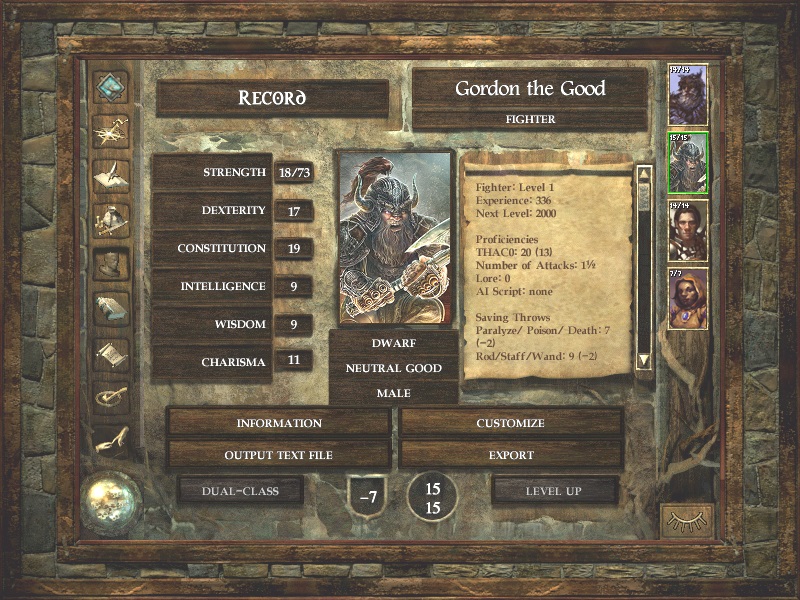
Task: Select the dark-haired human party portrait
Action: click(x=688, y=232)
